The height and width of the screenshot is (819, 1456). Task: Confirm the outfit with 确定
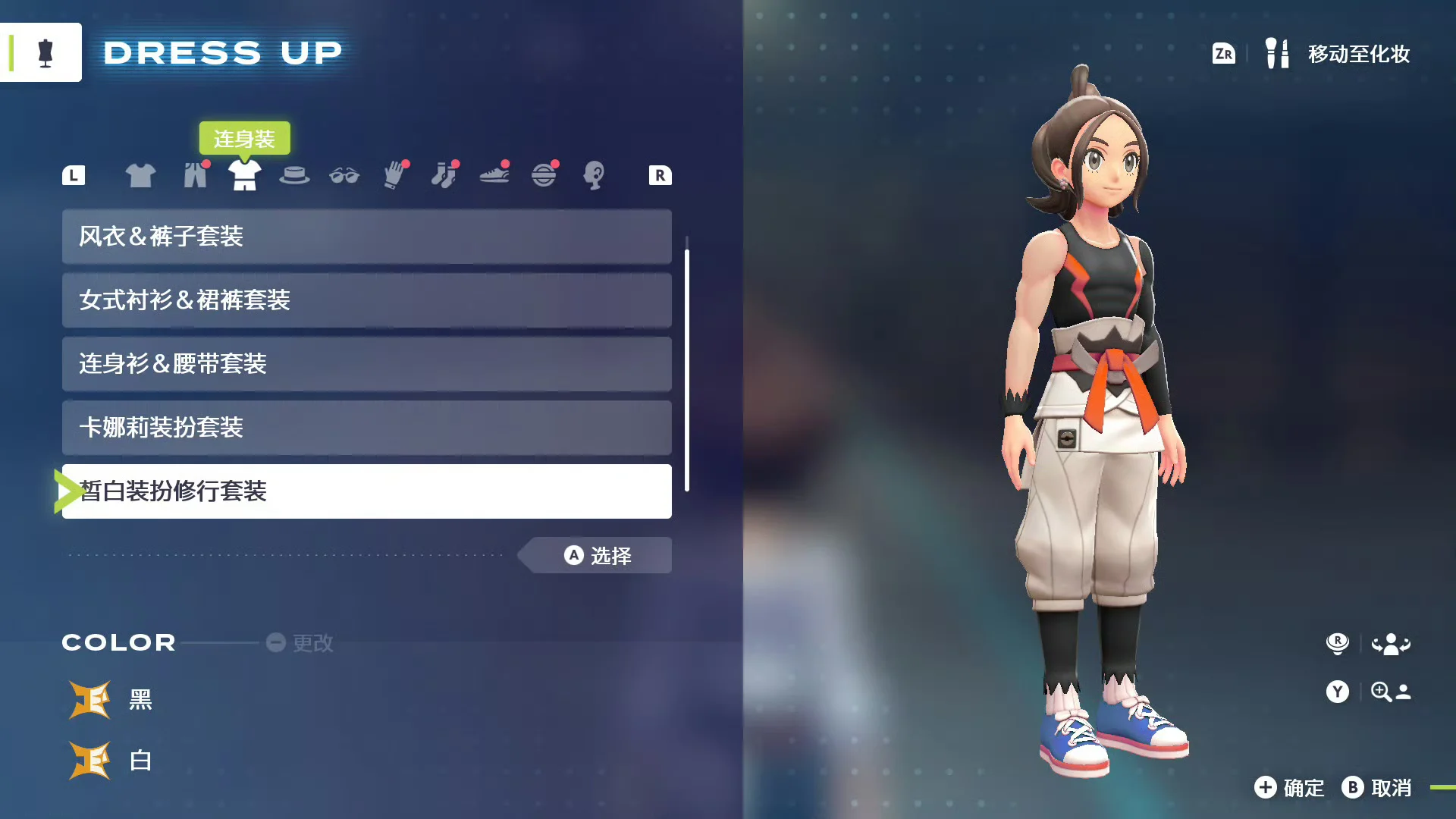tap(1289, 788)
